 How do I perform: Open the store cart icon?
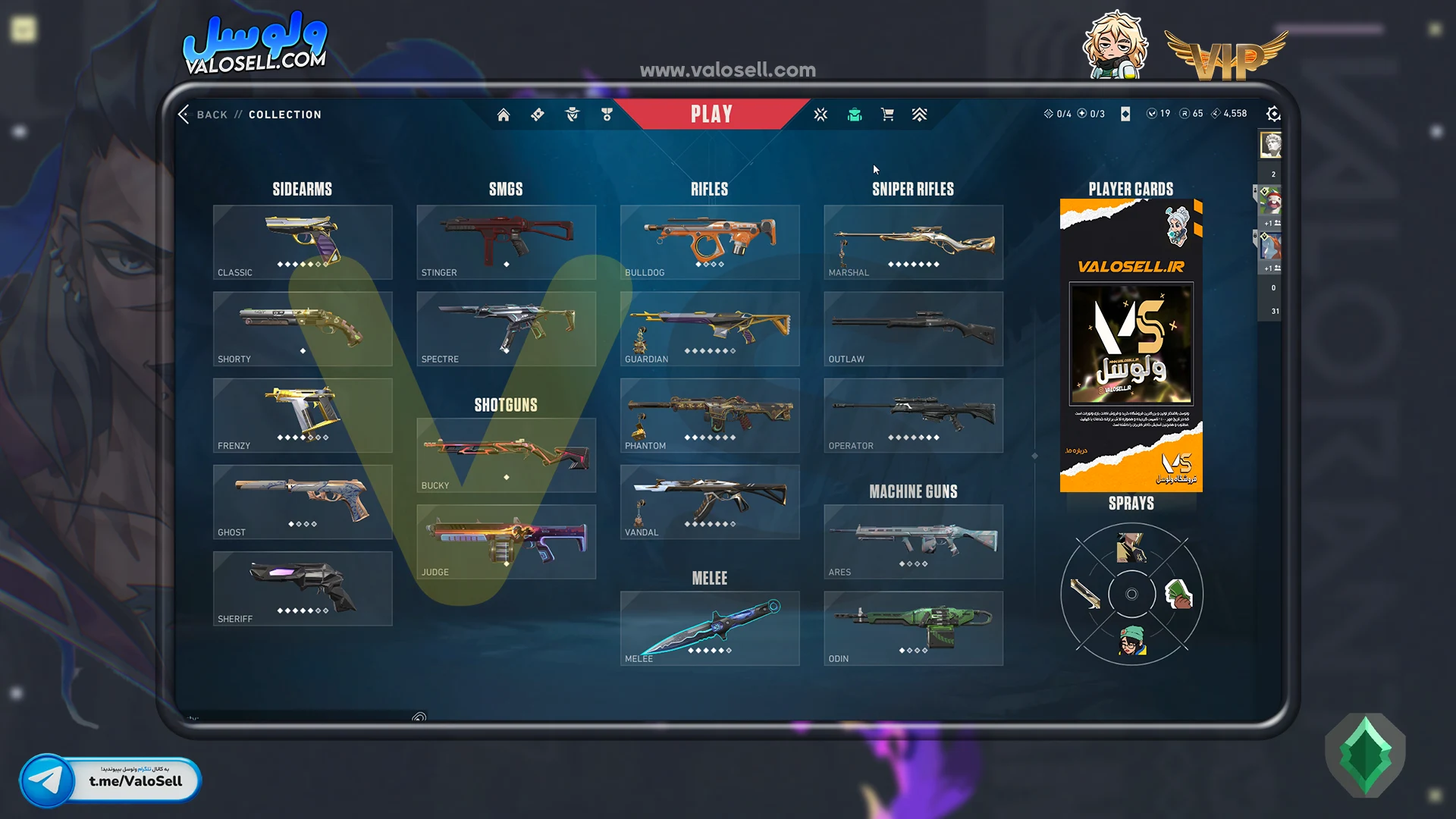click(887, 115)
